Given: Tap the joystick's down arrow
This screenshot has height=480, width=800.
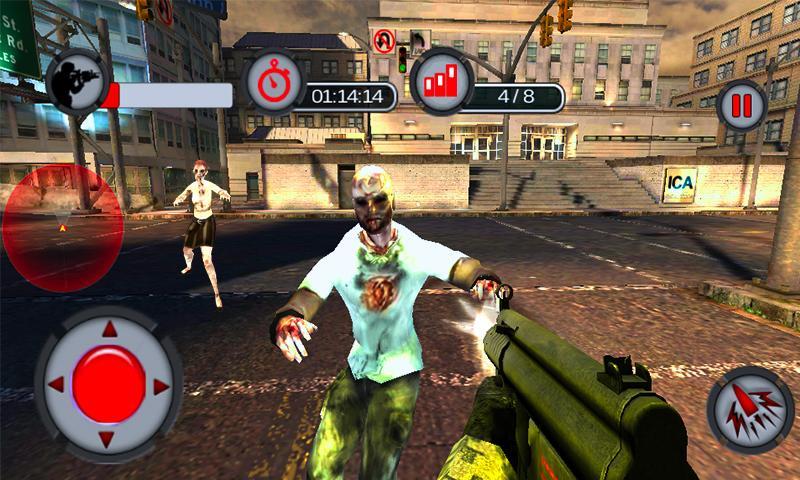Looking at the screenshot, I should click(x=109, y=438).
